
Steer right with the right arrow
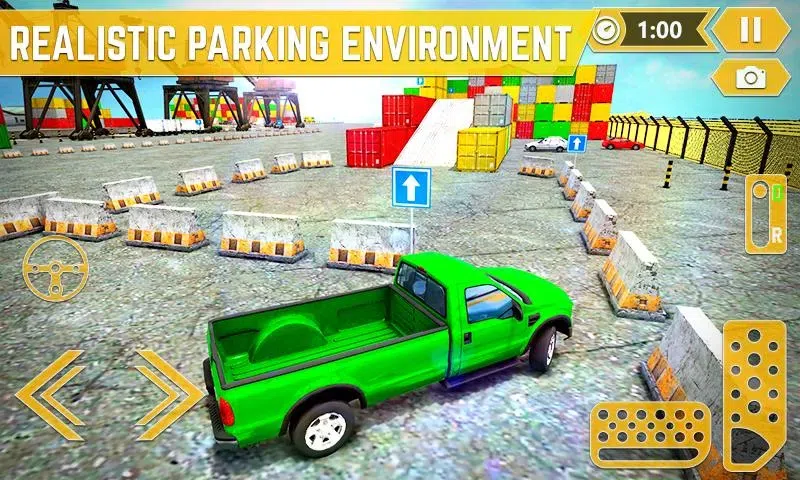168,394
